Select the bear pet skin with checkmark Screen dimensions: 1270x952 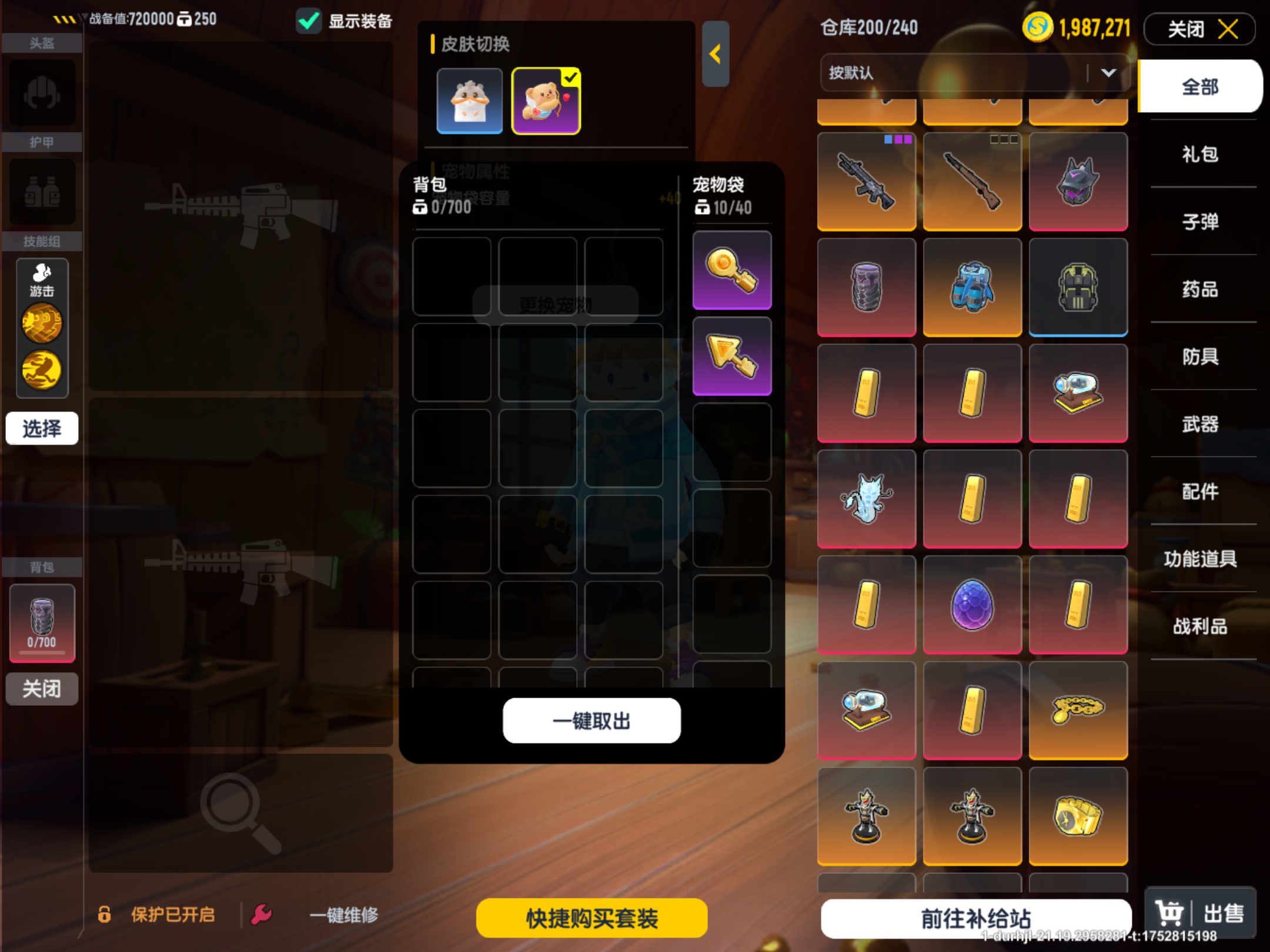click(546, 100)
